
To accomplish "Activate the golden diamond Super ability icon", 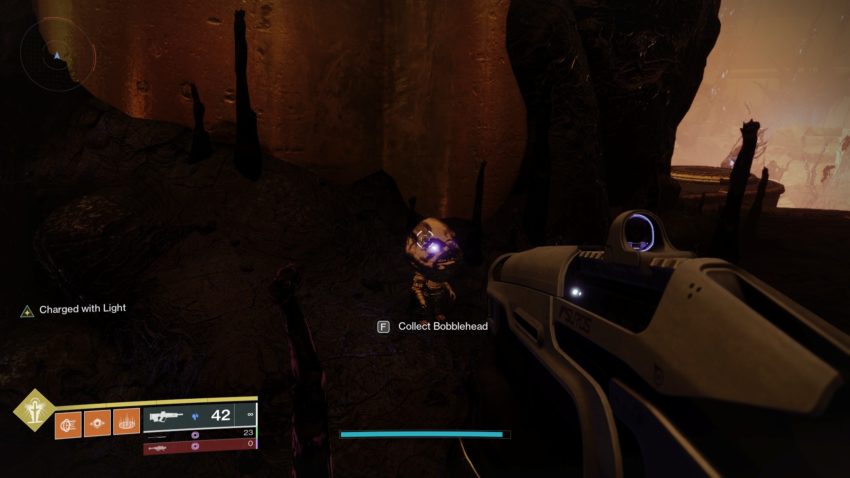I will 33,410.
